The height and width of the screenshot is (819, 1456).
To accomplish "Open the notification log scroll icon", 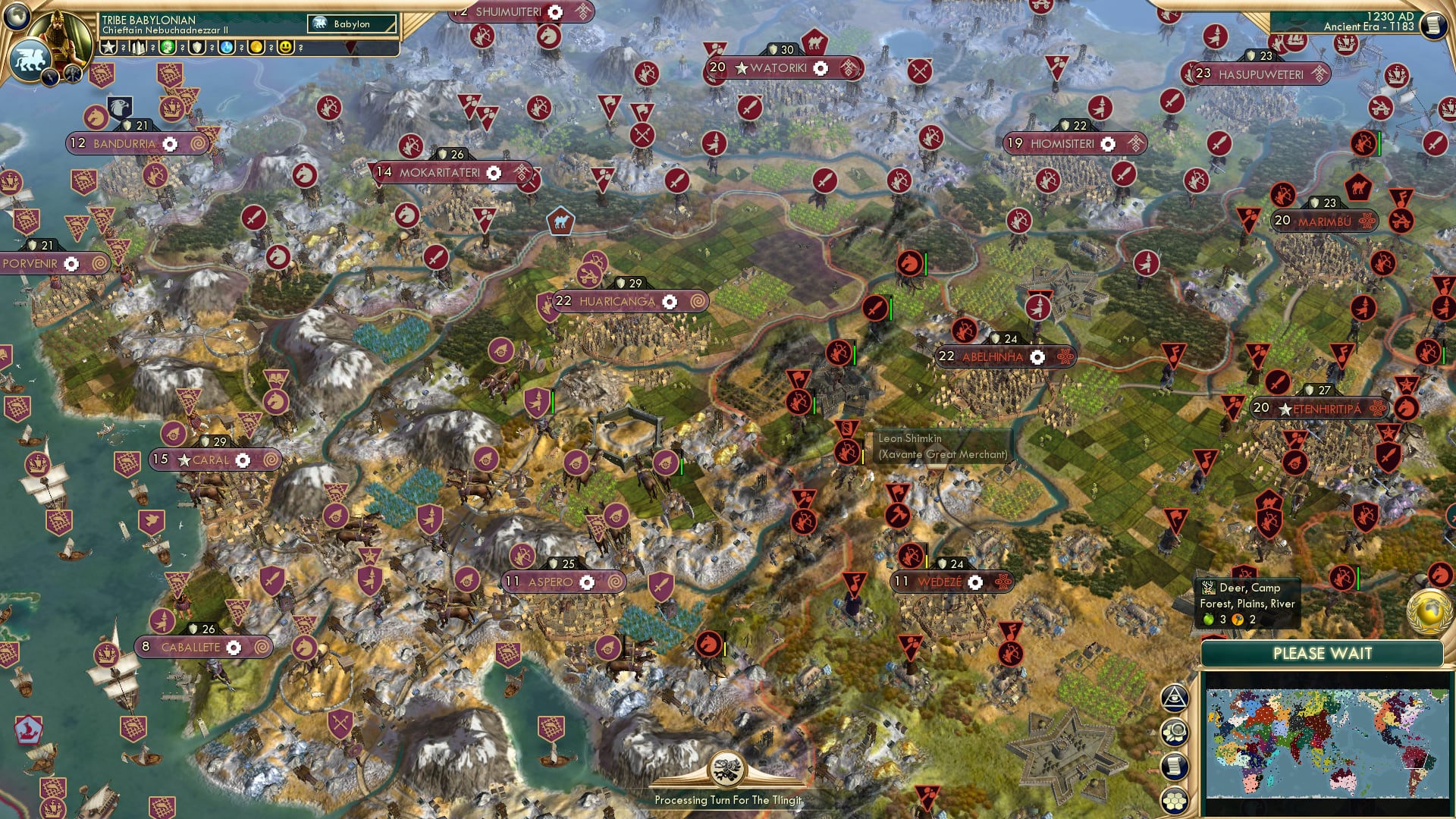I will 1174,764.
